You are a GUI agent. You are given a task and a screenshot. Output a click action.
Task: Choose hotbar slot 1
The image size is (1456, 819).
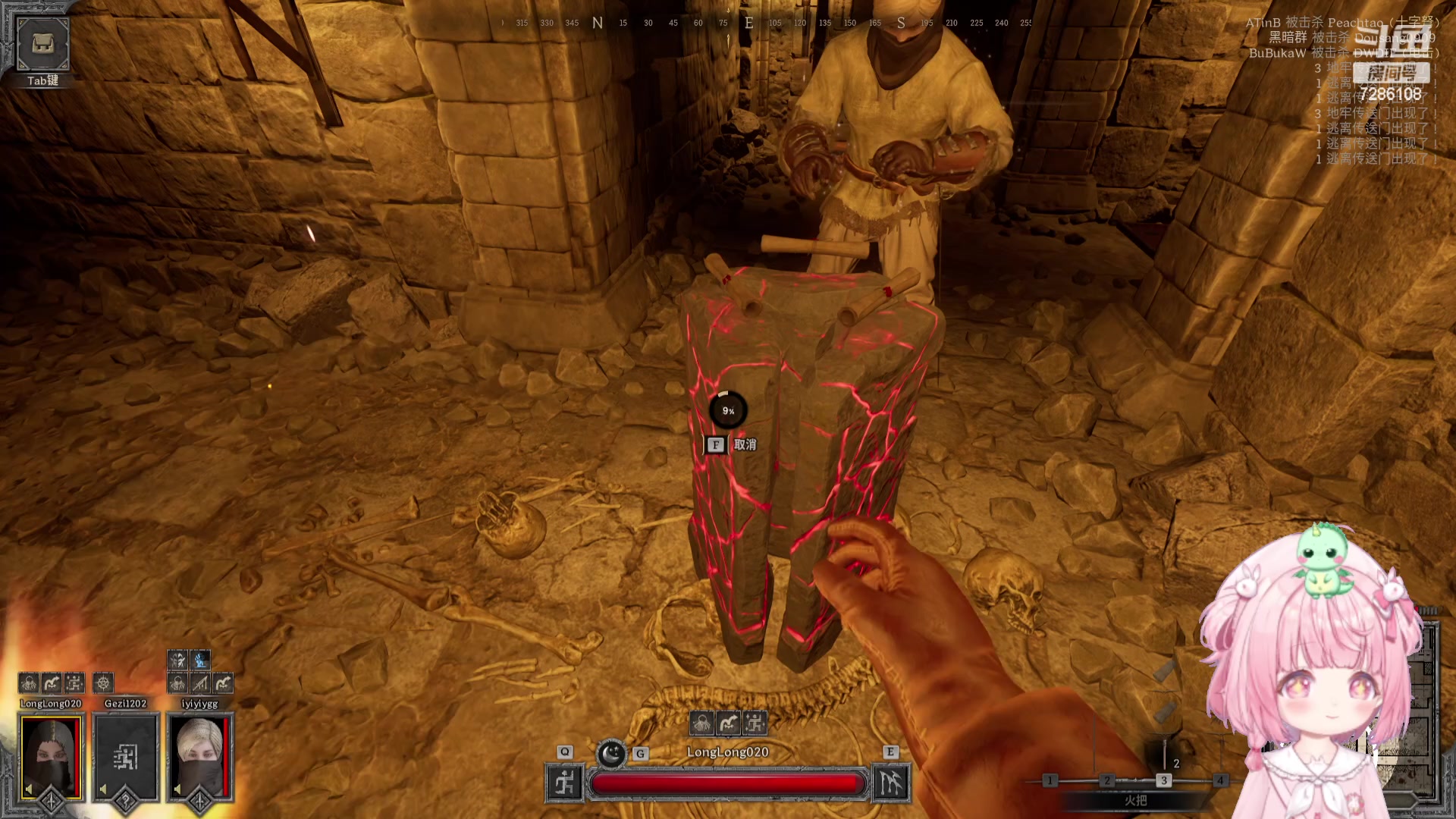pos(1050,780)
